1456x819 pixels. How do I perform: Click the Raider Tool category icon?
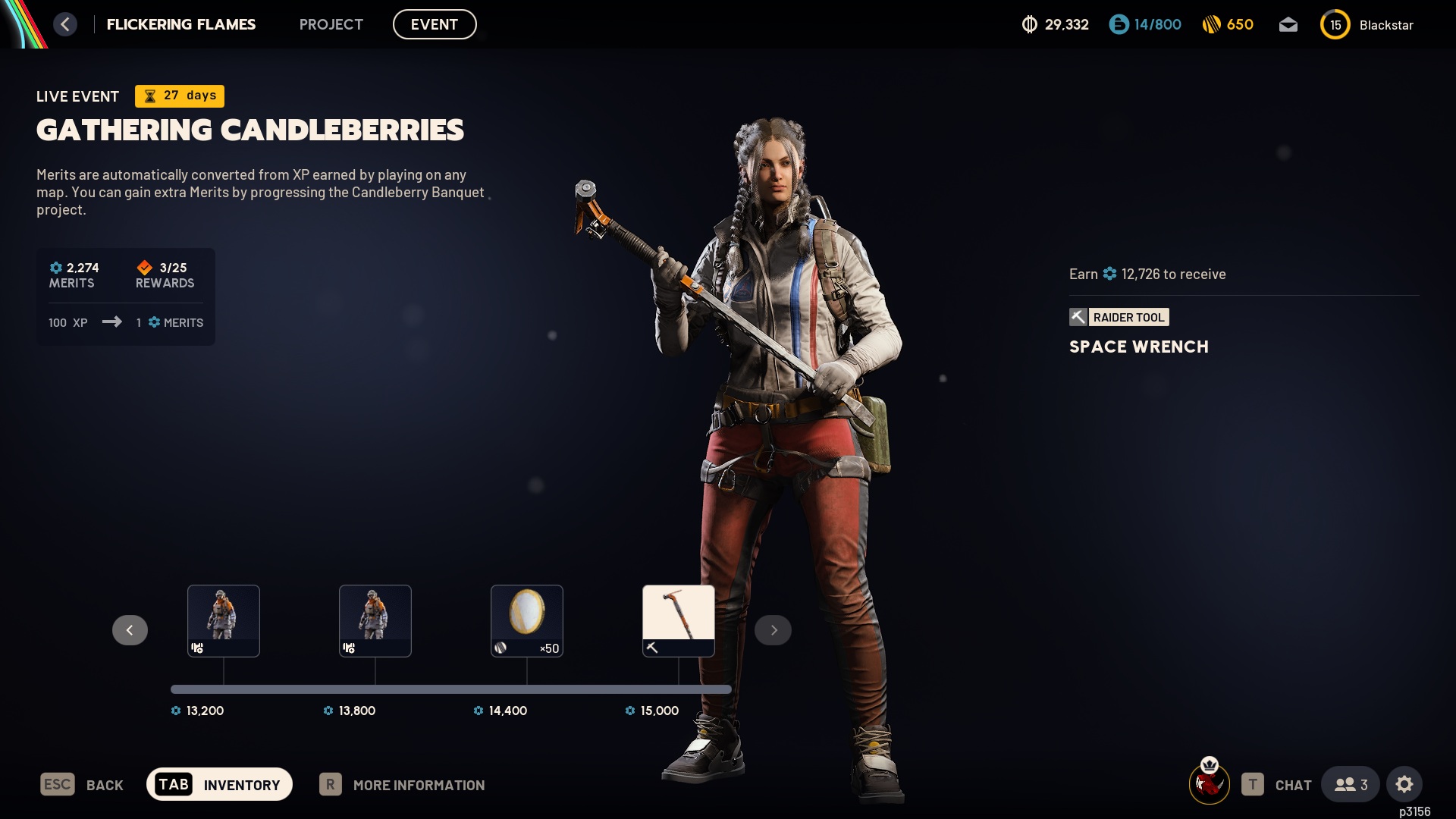(x=1079, y=317)
